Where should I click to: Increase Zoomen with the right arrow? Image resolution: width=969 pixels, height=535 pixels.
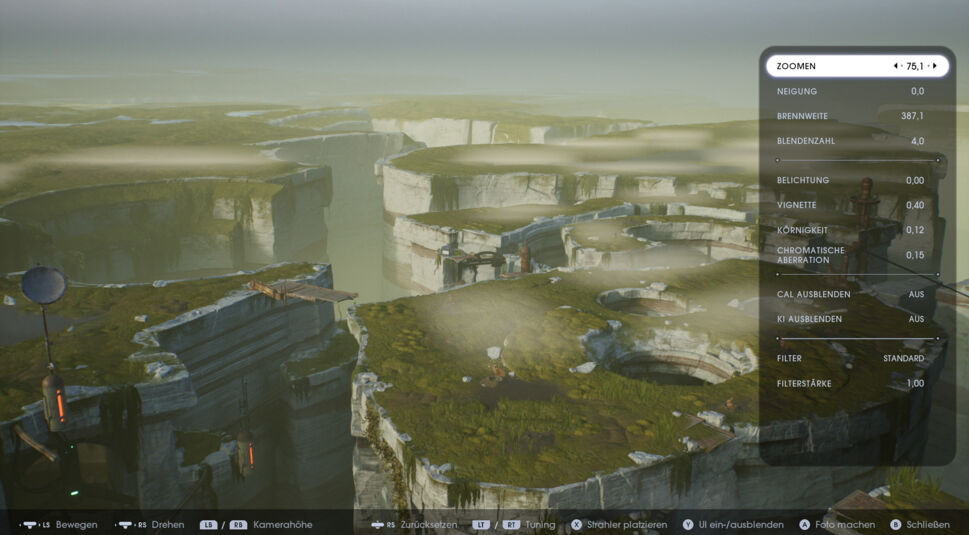click(935, 66)
